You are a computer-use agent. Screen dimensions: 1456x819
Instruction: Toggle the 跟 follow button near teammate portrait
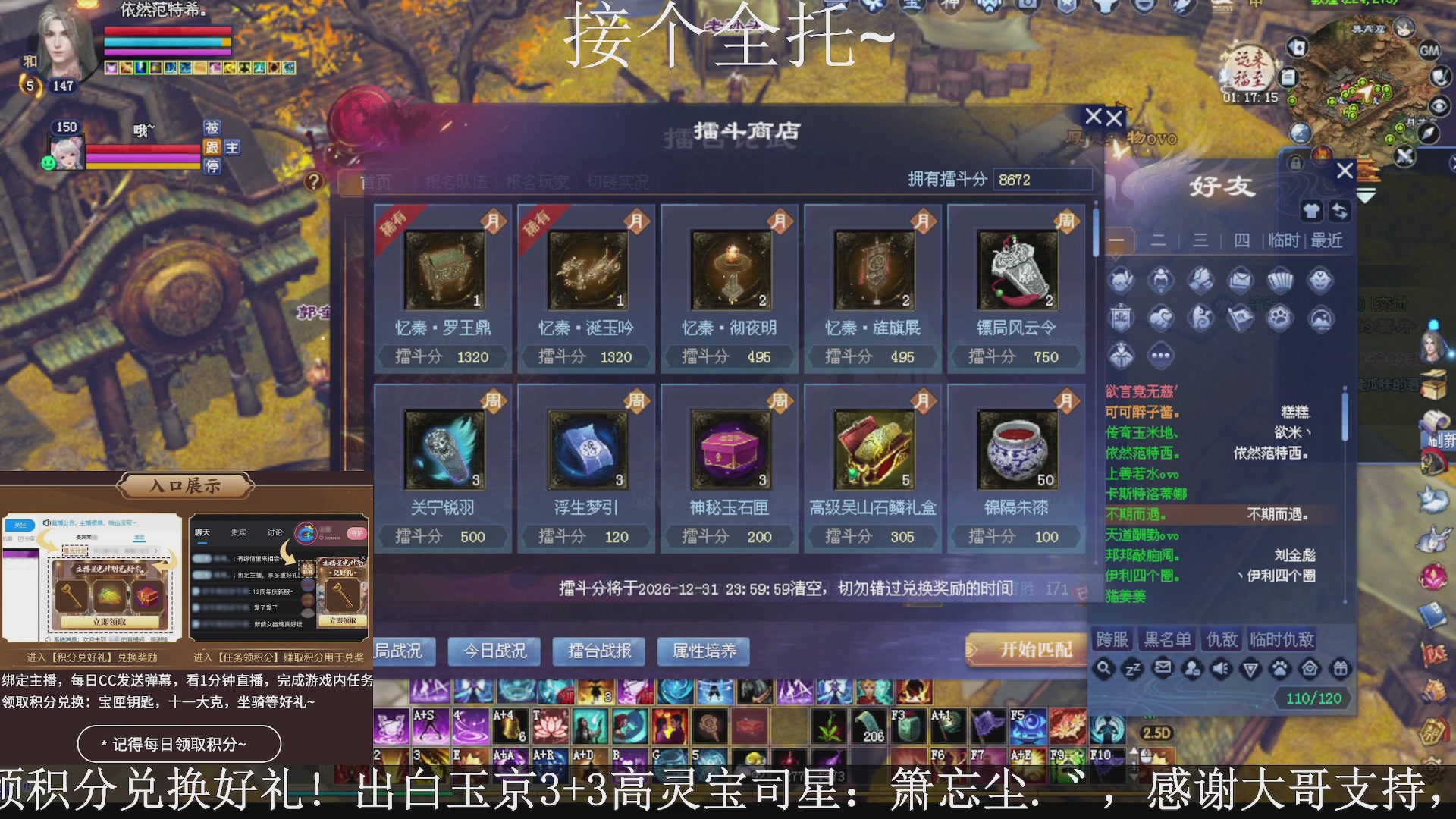213,147
